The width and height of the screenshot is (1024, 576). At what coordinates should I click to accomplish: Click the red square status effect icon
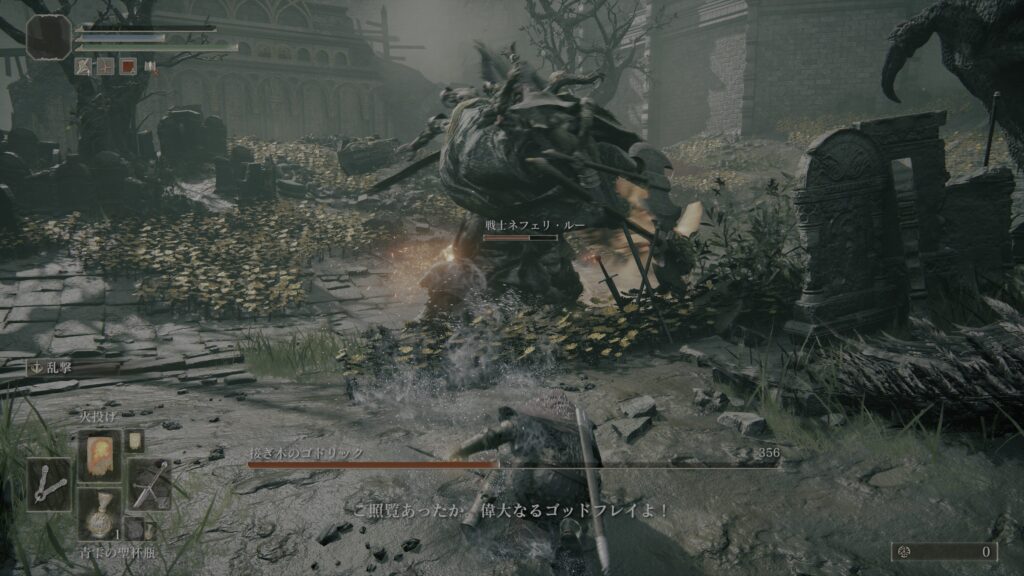coord(128,66)
